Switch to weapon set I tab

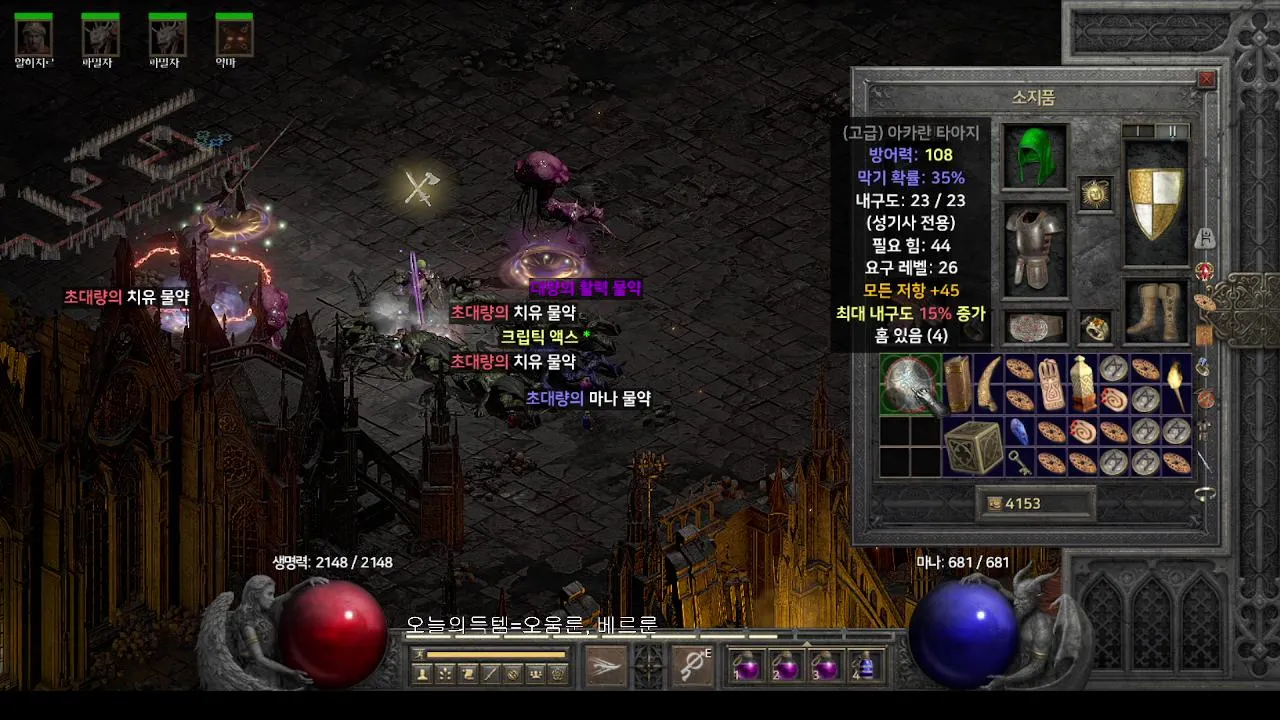[x=1139, y=131]
